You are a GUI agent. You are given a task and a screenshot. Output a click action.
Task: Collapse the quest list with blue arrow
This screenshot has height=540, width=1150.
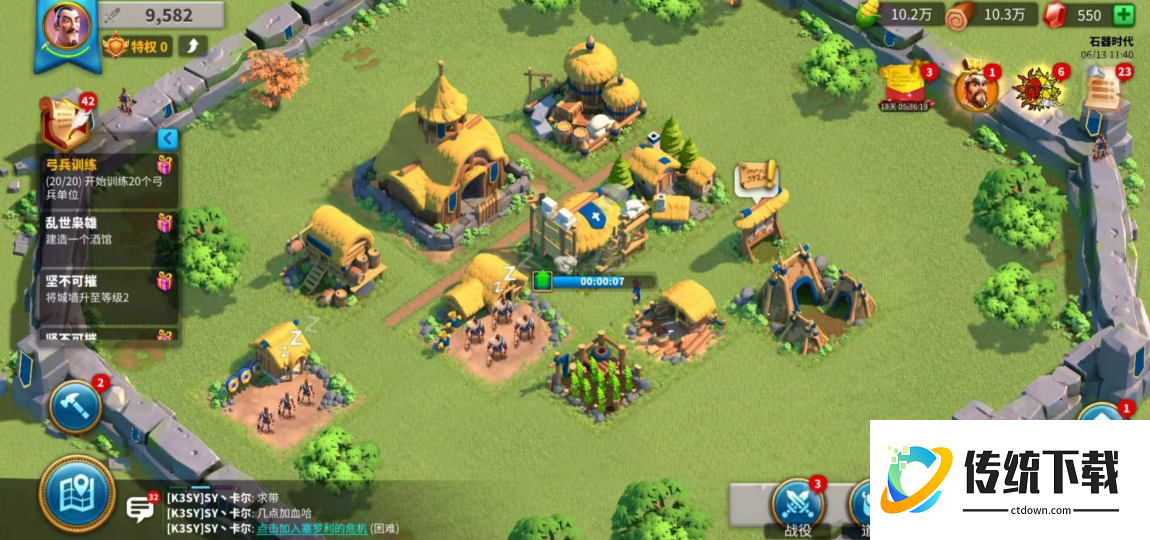point(168,139)
